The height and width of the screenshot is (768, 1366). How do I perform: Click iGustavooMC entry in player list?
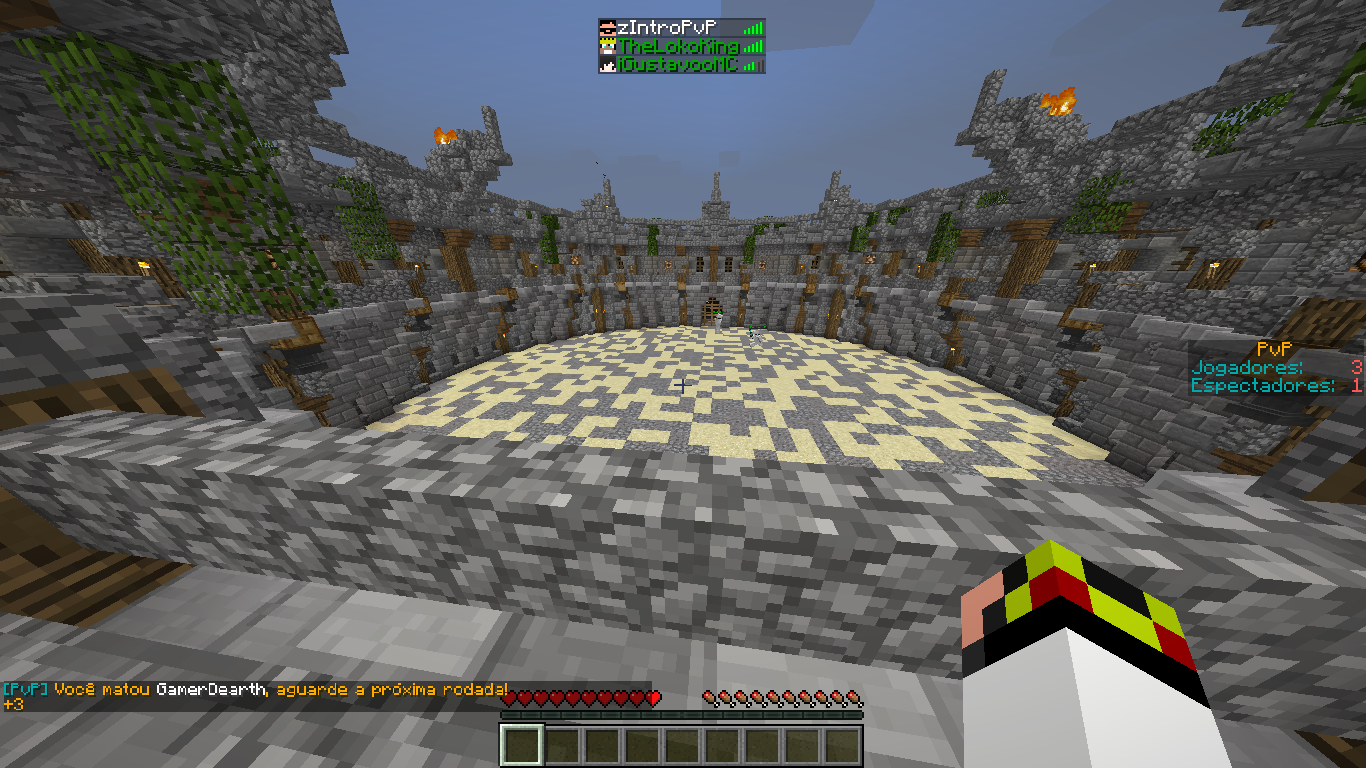(x=678, y=65)
